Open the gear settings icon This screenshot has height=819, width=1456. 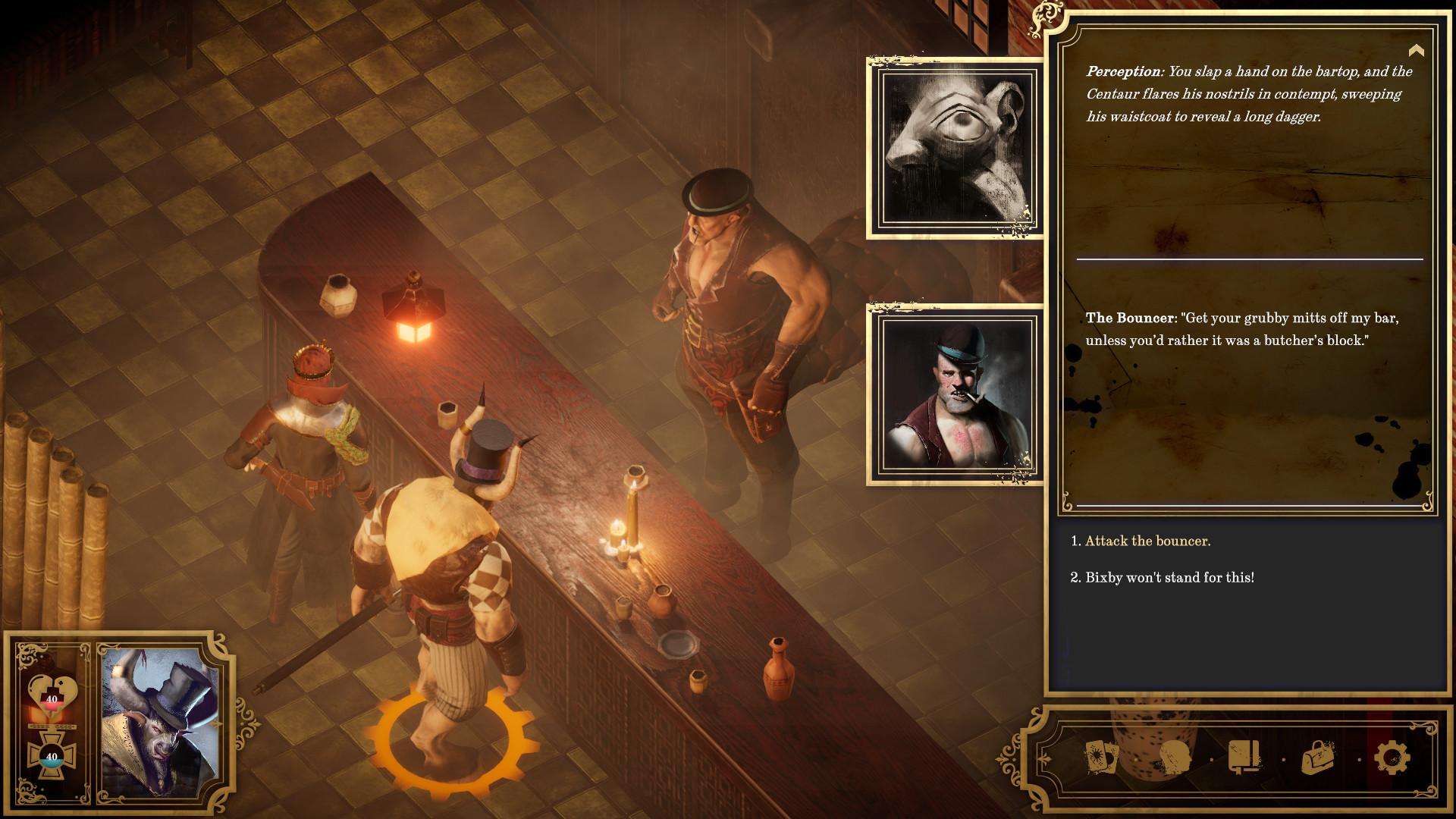pyautogui.click(x=1392, y=757)
